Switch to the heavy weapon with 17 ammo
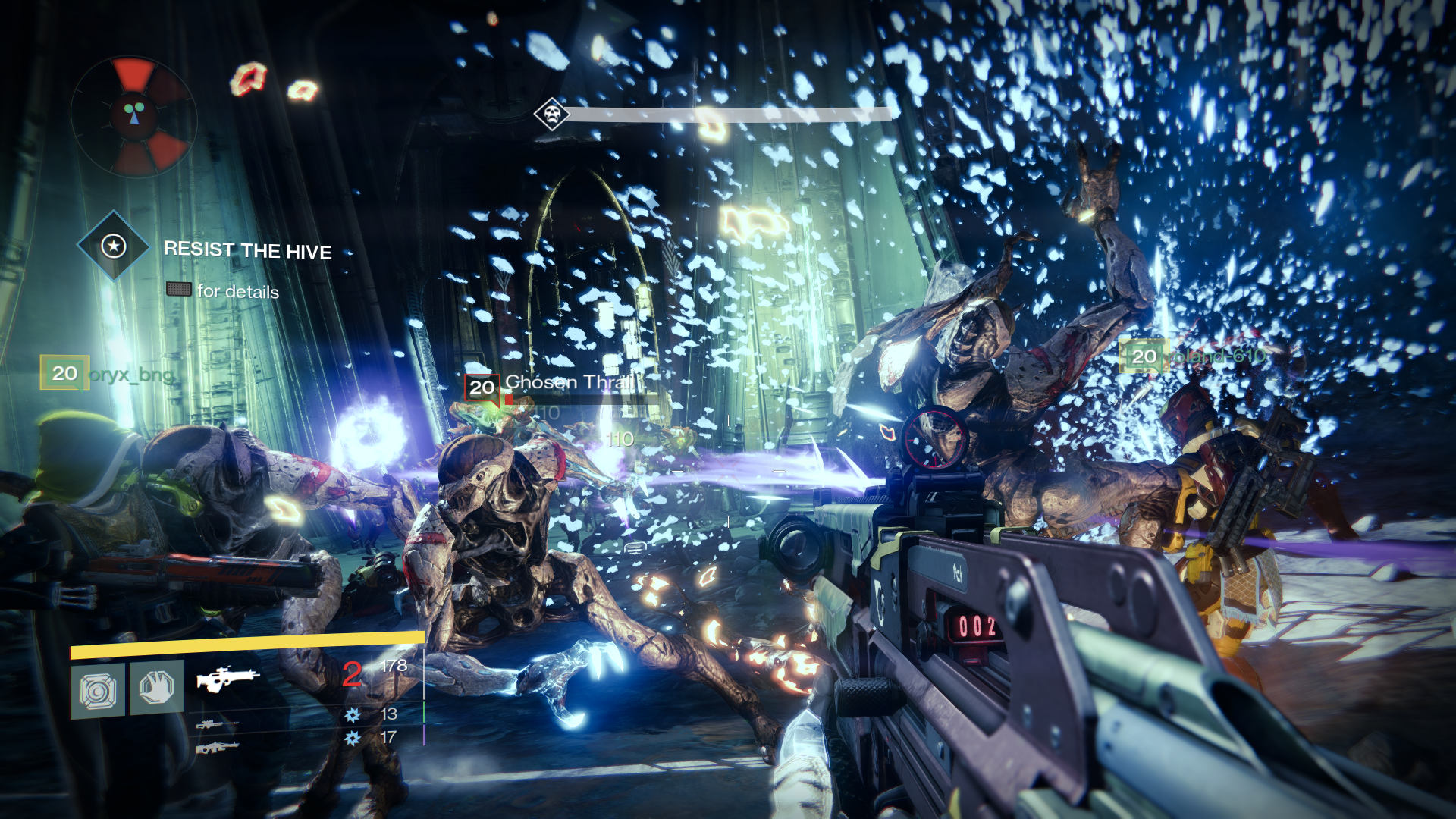The height and width of the screenshot is (819, 1456). pos(217,748)
